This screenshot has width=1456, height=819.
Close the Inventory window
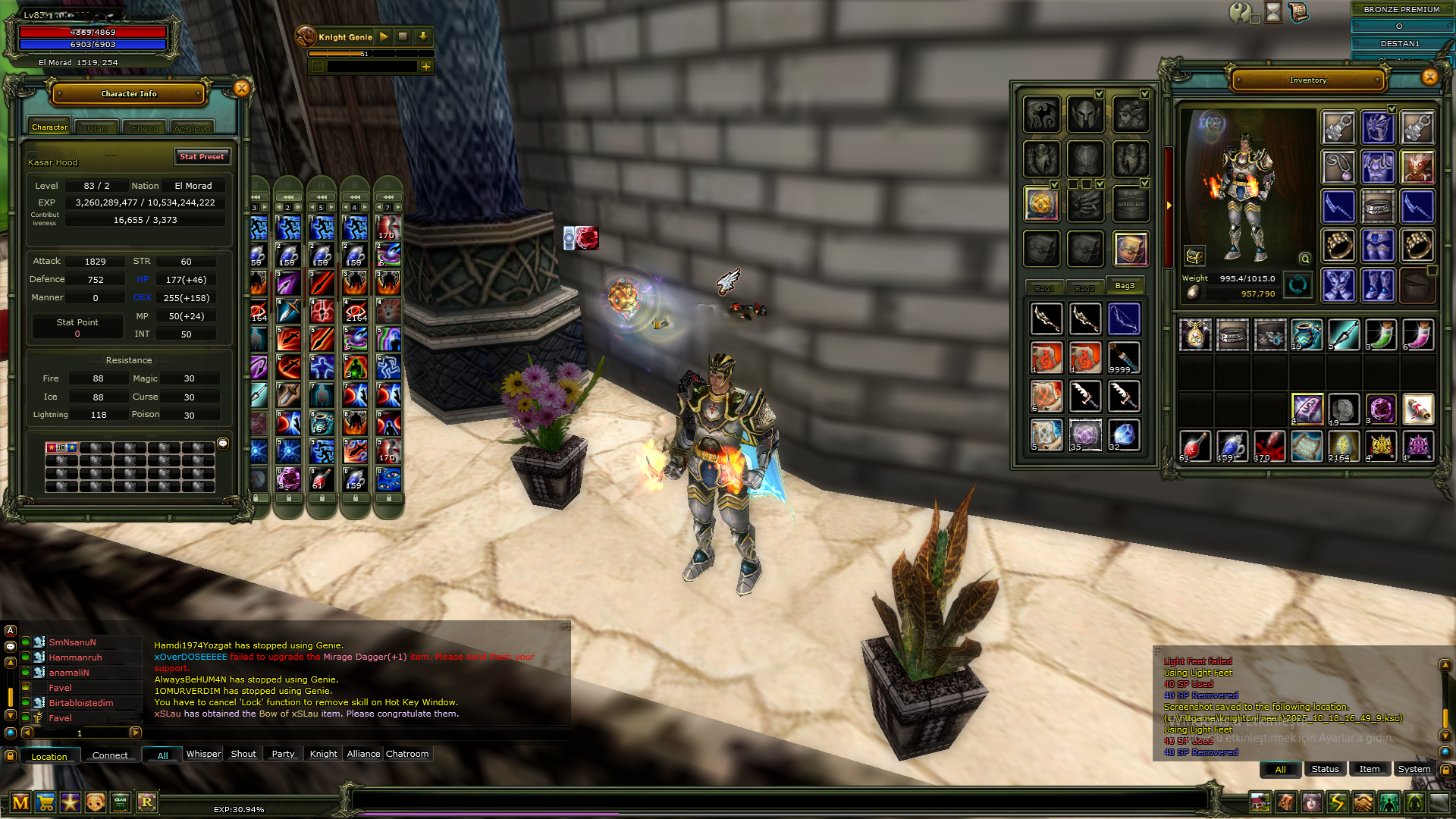tap(1429, 77)
